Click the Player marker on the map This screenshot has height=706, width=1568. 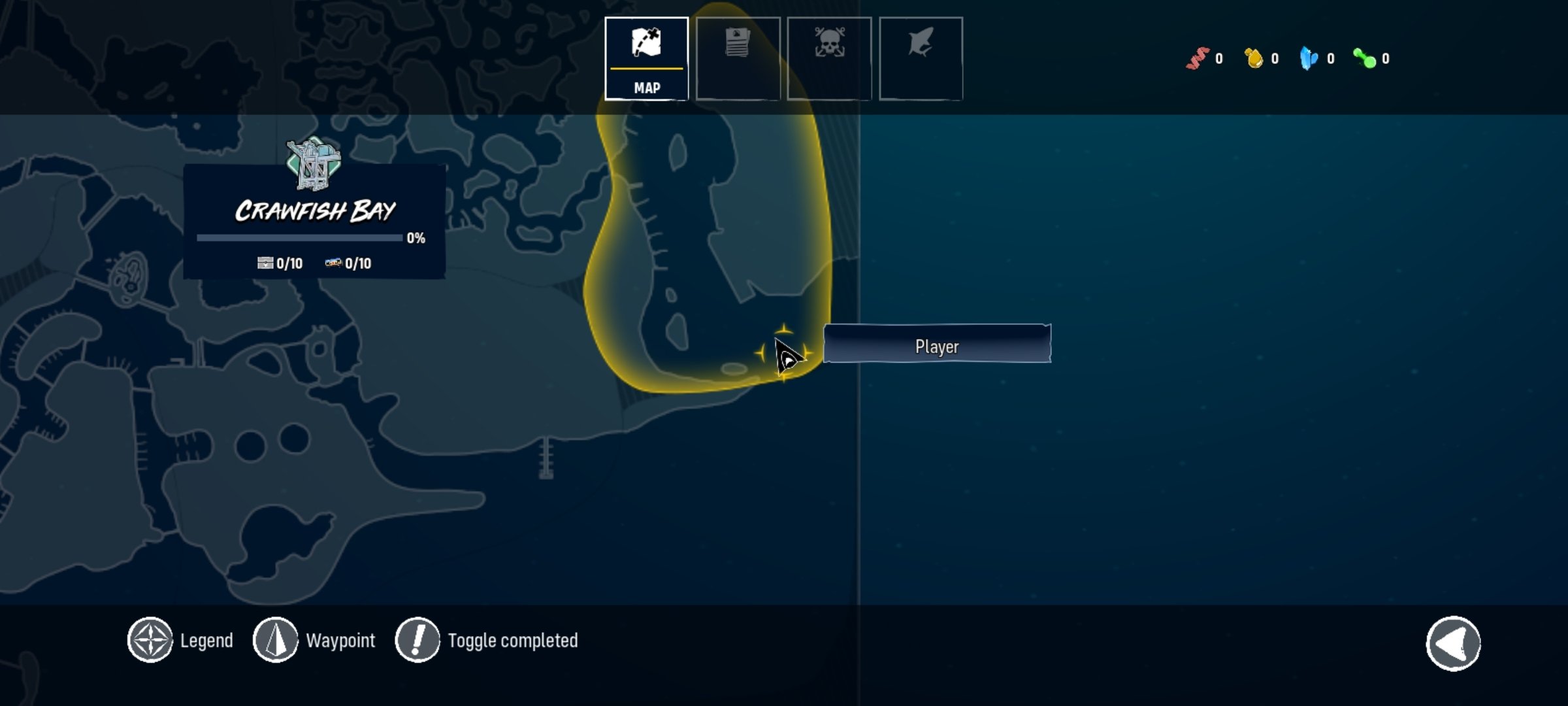pos(786,356)
